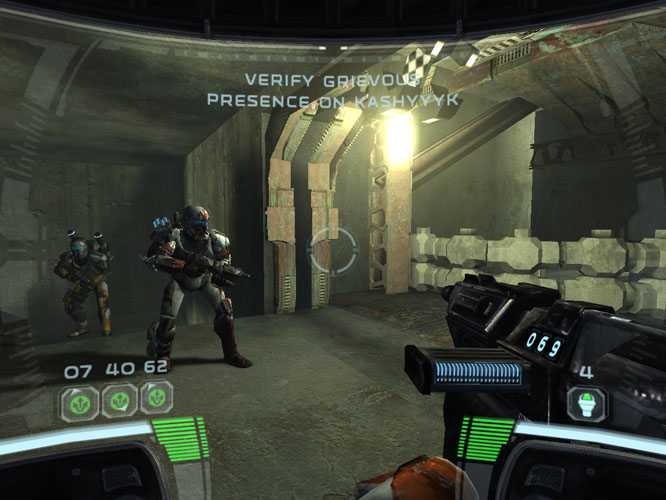The image size is (666, 500).
Task: Select the squad member icon labeled 62
Action: (x=155, y=401)
